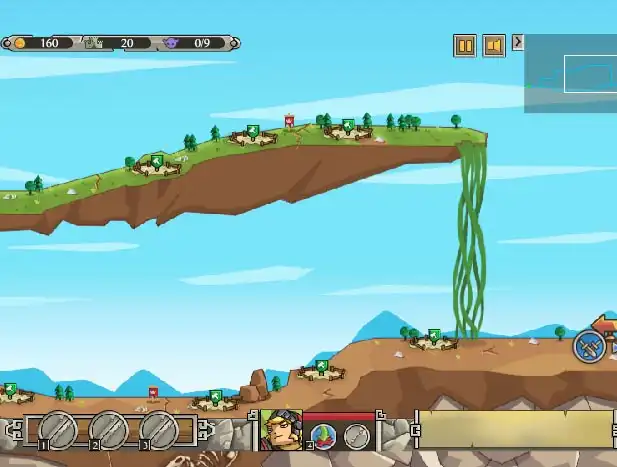Activate the hero's colorful gem skill

point(324,435)
